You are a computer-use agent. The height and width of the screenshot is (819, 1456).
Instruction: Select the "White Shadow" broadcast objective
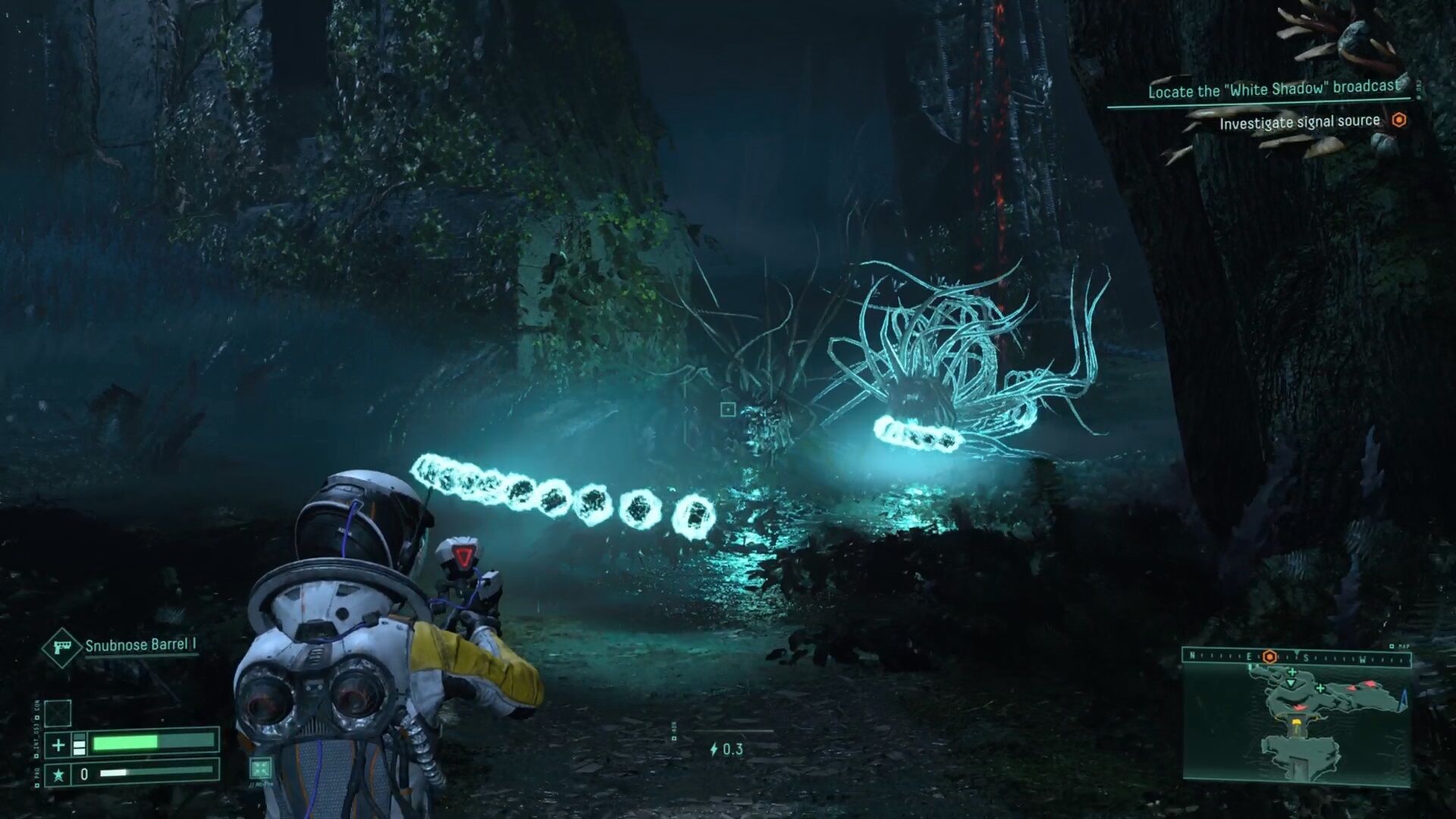coord(1273,89)
